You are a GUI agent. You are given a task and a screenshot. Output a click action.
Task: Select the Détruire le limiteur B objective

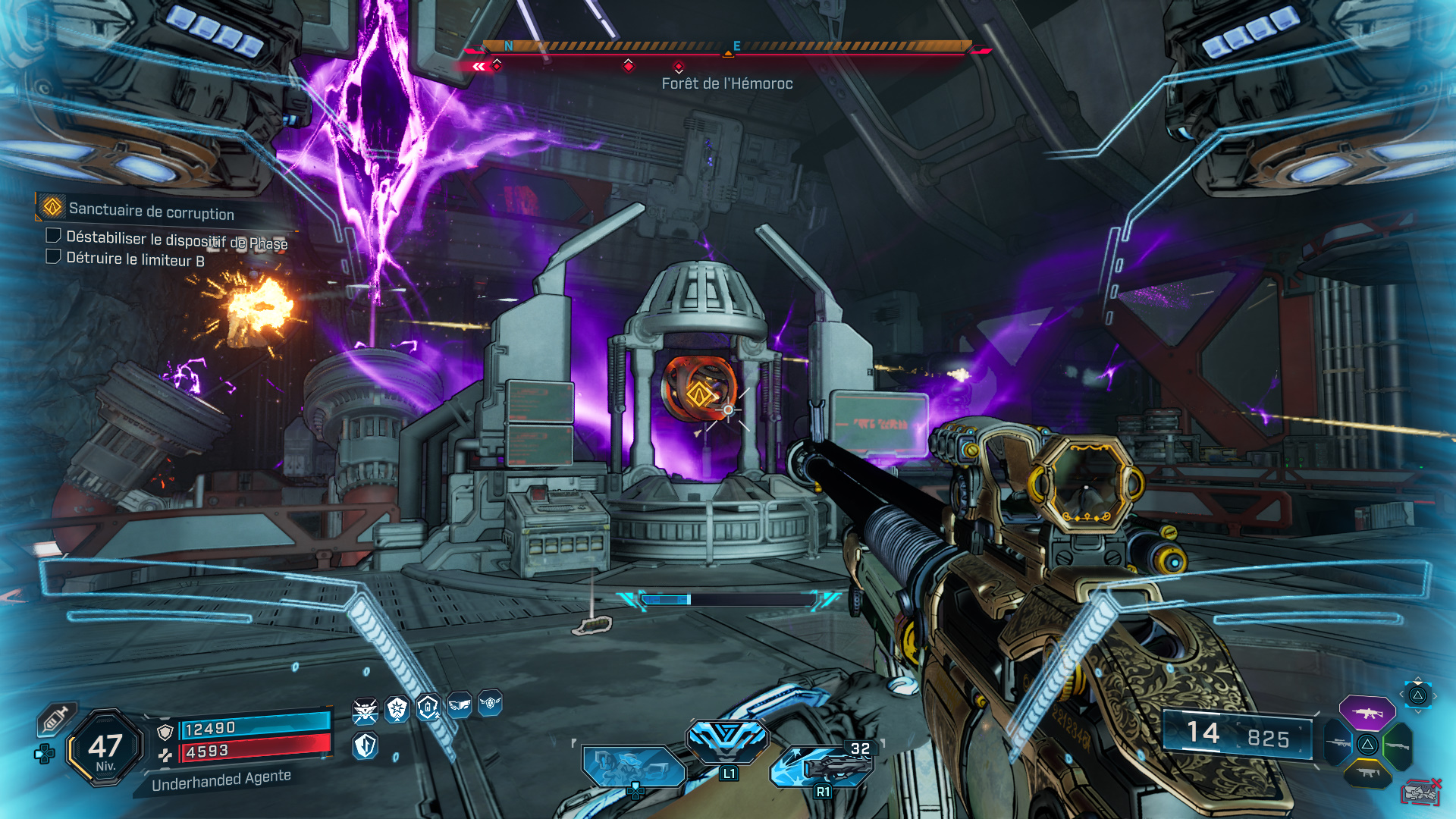[x=134, y=259]
